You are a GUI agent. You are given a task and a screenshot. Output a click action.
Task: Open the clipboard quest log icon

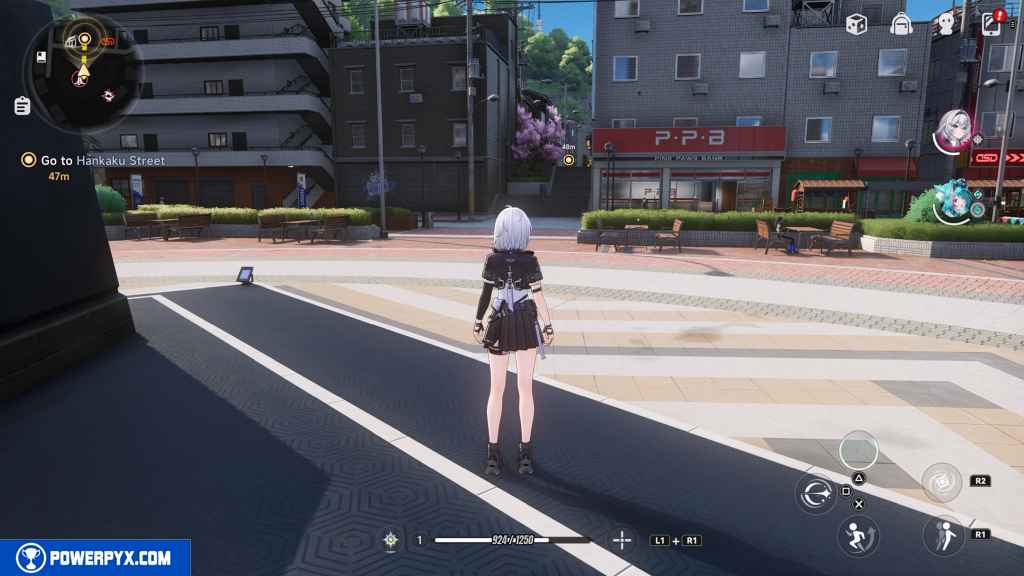[x=22, y=105]
